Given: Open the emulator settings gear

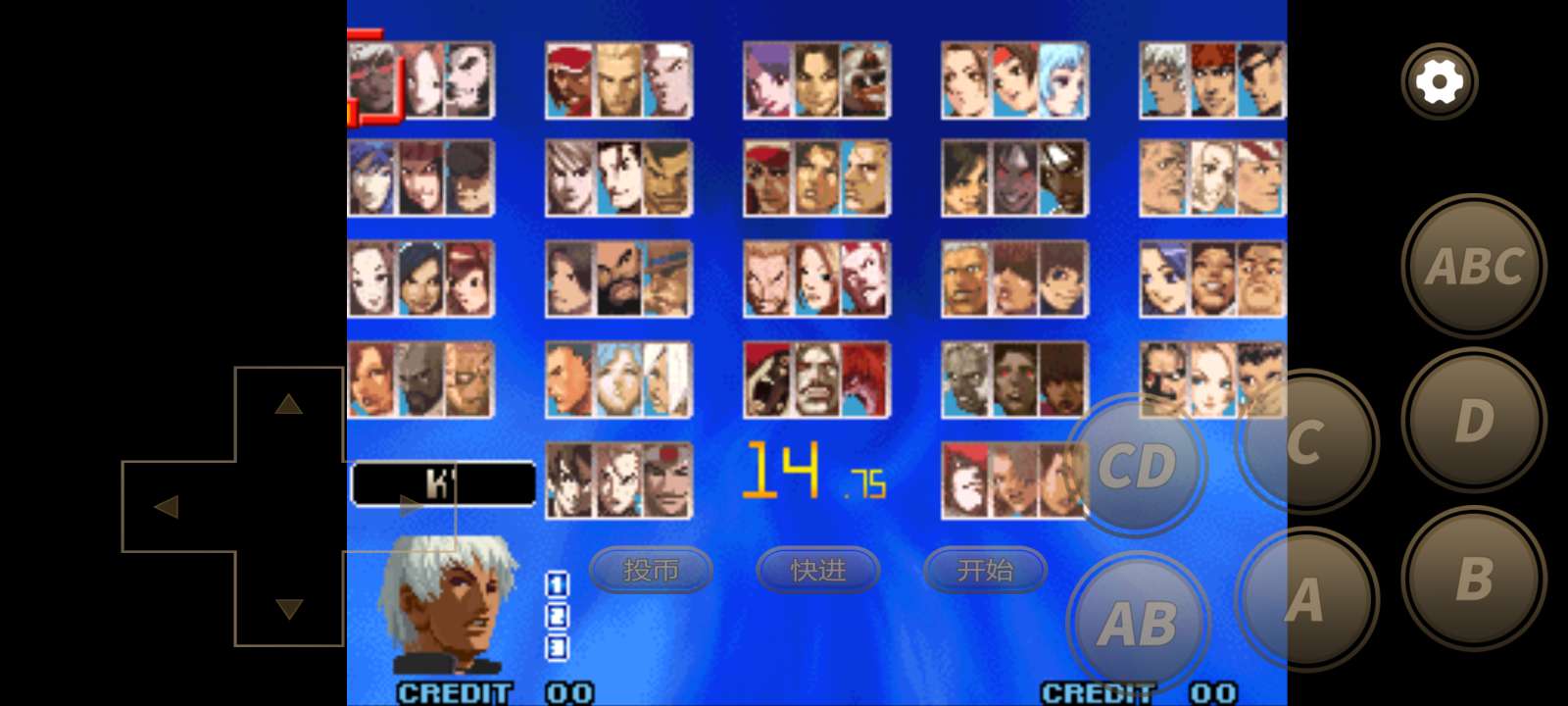Looking at the screenshot, I should click(x=1439, y=81).
